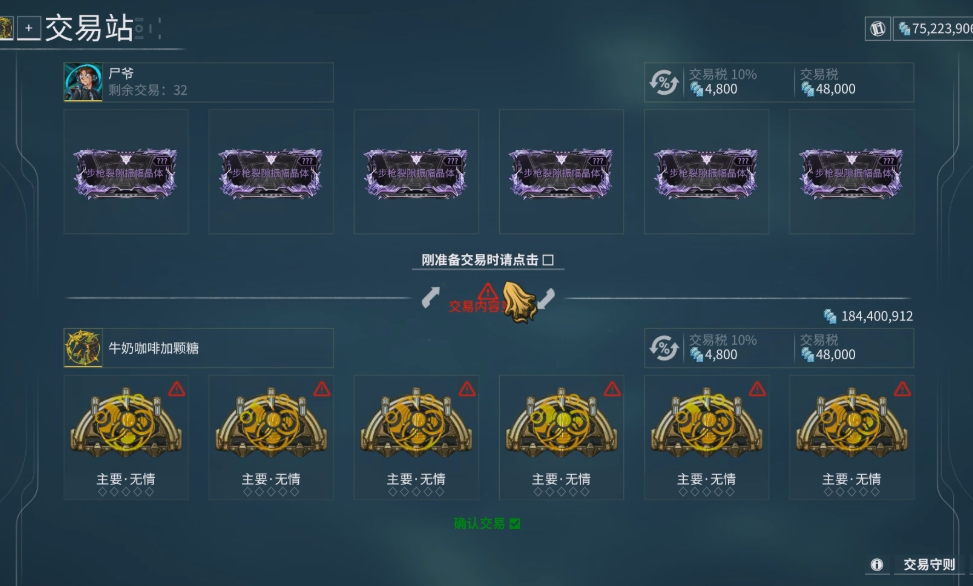
Task: Click the info icon beside 交易守则
Action: [877, 565]
